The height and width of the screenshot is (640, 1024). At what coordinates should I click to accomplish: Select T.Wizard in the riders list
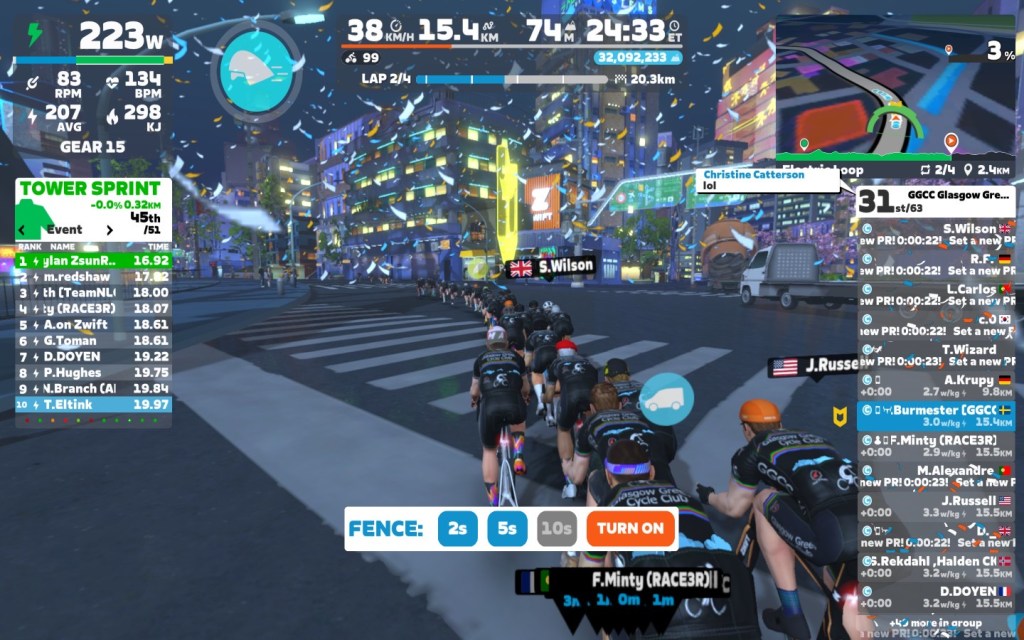coord(936,355)
